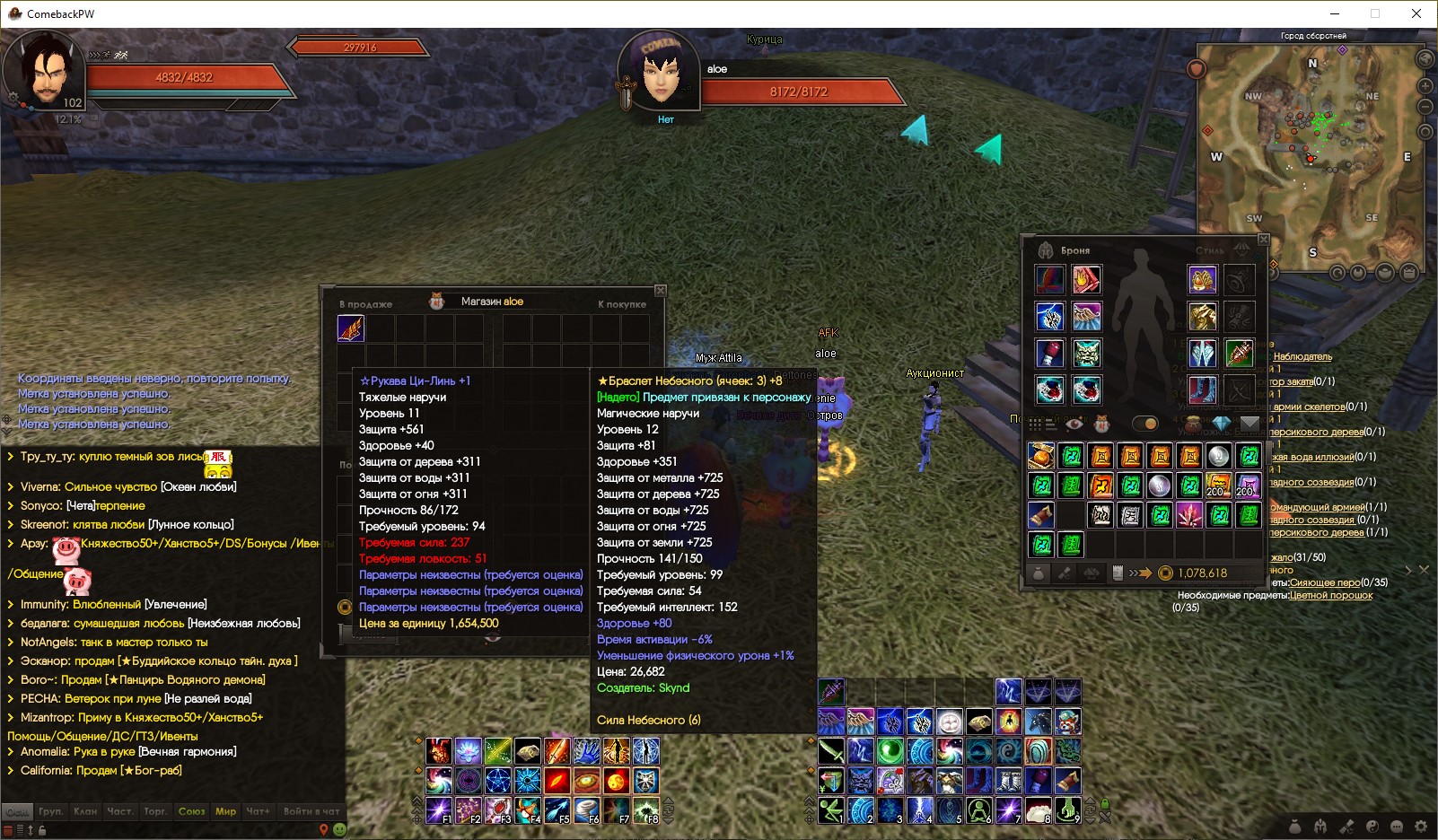Select the equipped boots slot
This screenshot has height=840, width=1438.
tap(1202, 390)
